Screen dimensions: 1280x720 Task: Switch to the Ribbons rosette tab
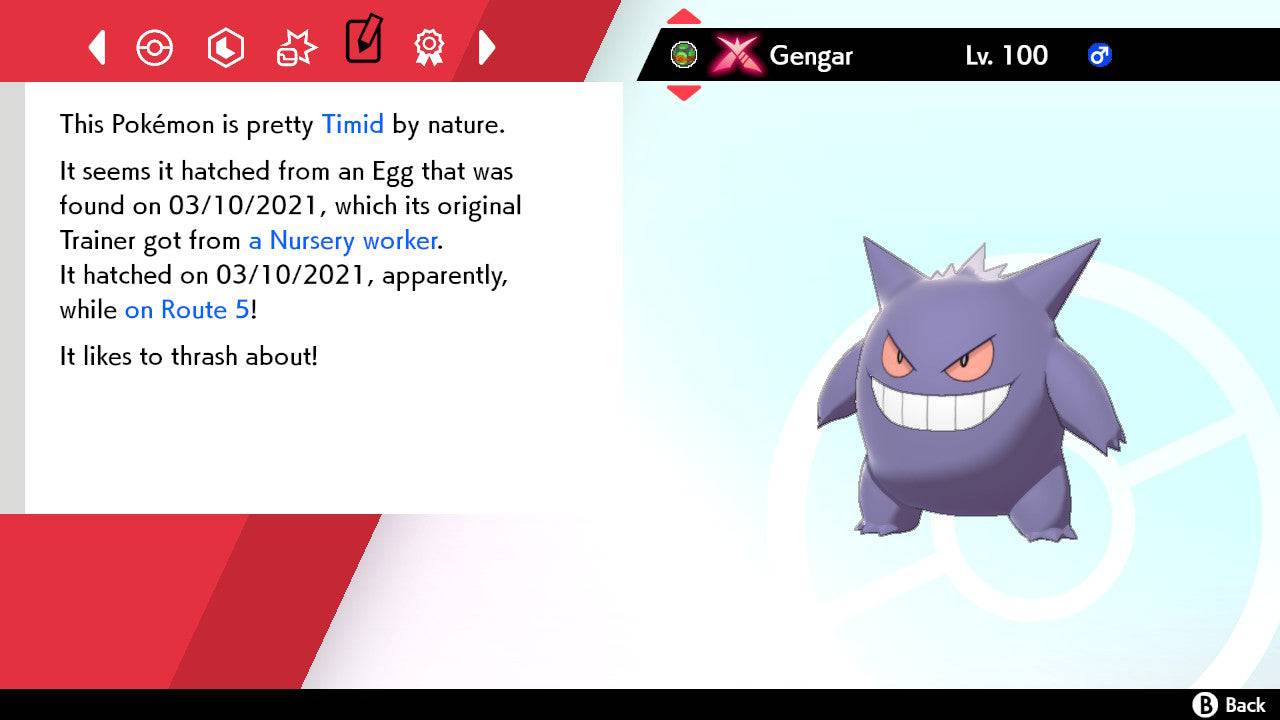click(x=429, y=47)
